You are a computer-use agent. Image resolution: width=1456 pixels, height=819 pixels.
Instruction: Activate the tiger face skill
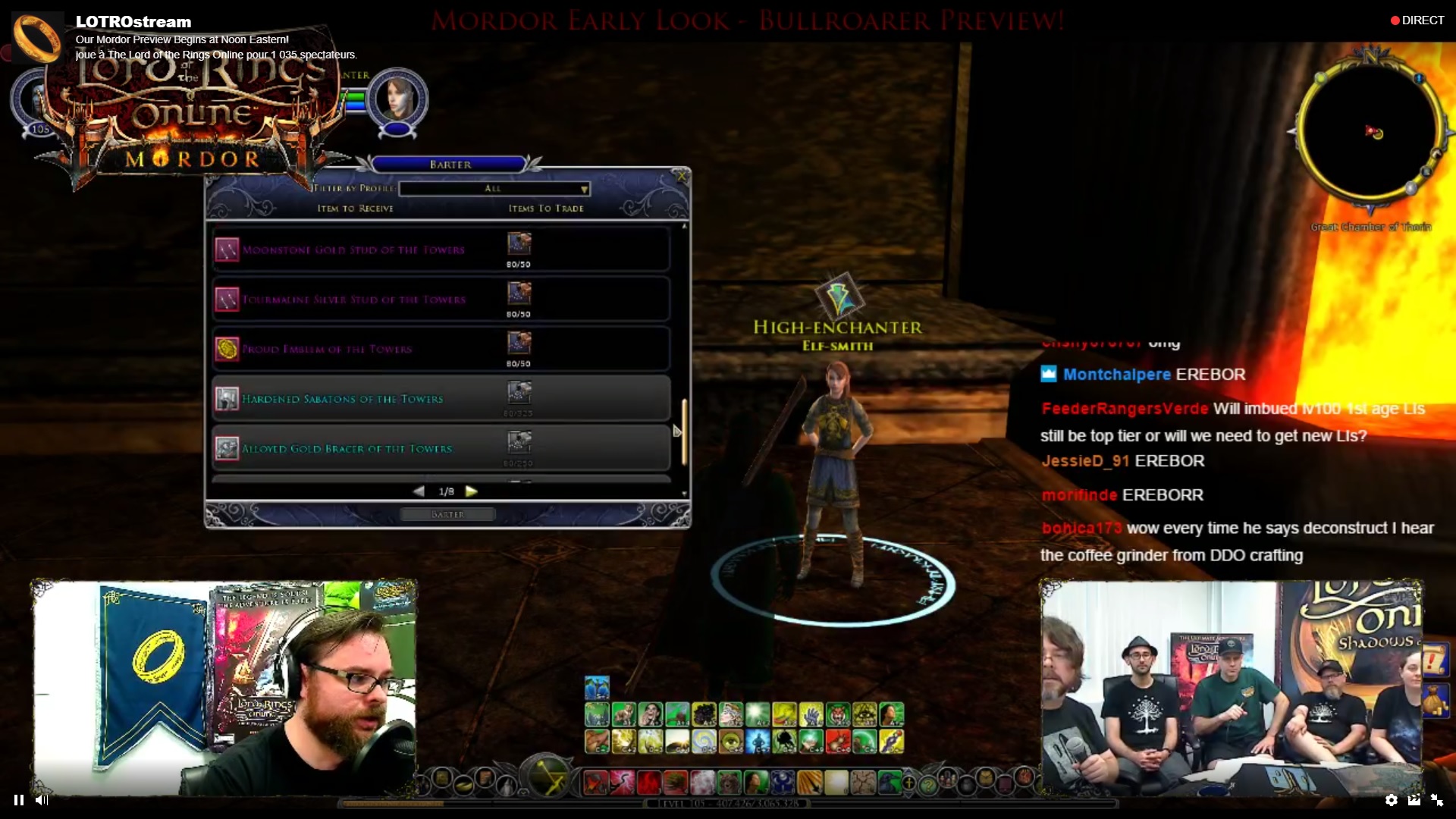tap(838, 714)
